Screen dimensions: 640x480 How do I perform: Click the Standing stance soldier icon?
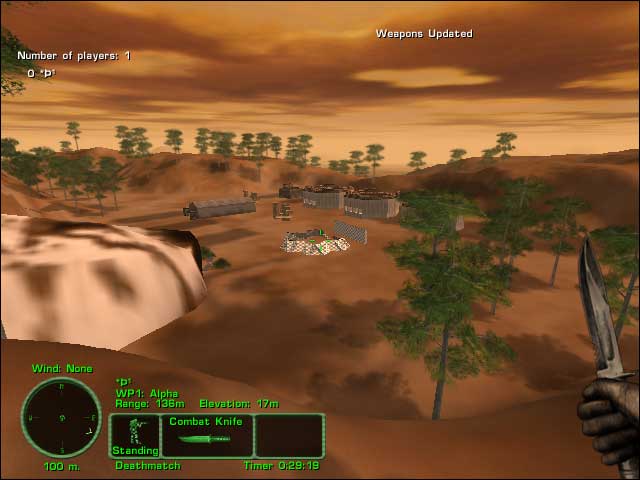[134, 436]
